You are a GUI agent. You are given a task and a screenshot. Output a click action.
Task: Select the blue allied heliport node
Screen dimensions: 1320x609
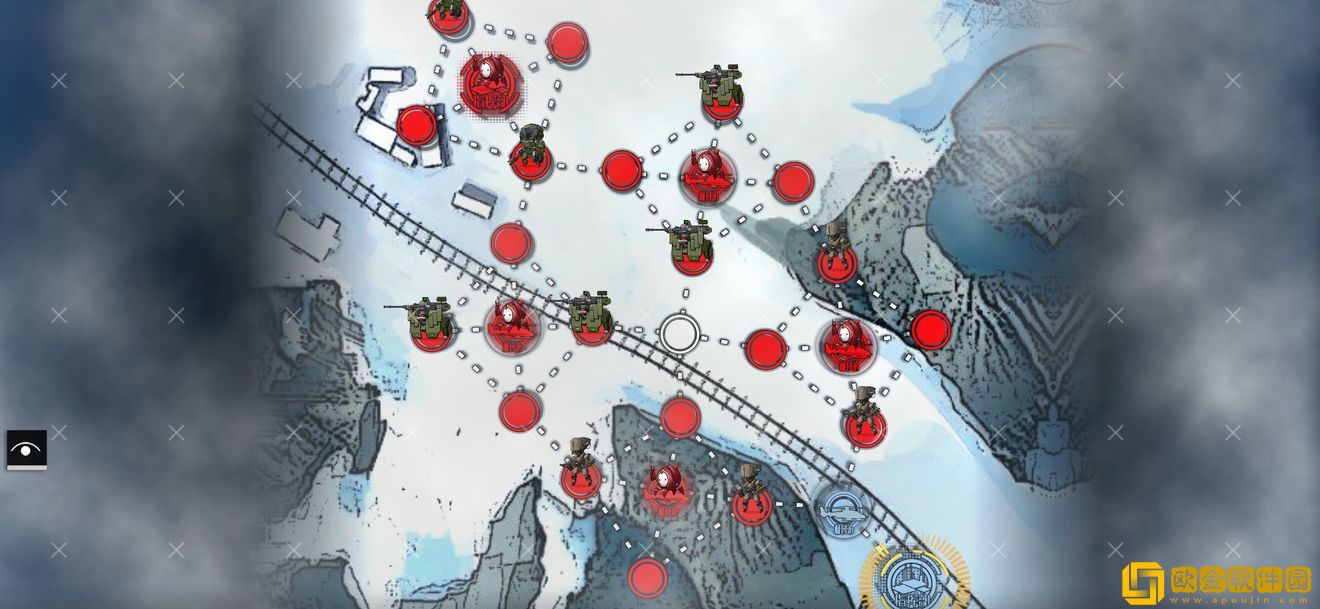click(x=839, y=509)
